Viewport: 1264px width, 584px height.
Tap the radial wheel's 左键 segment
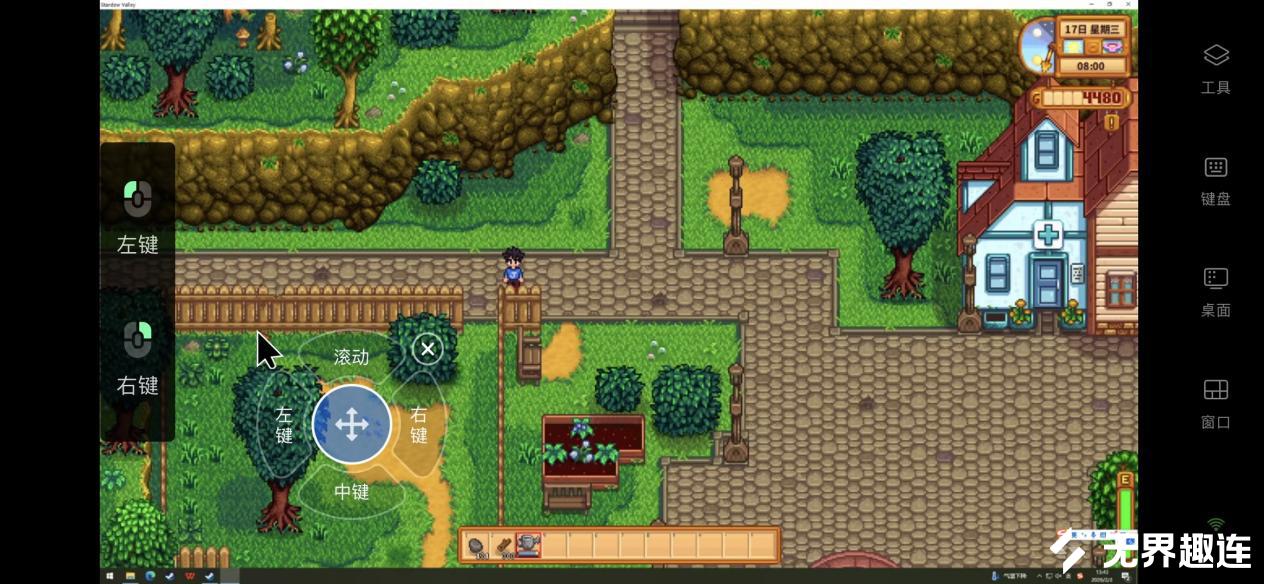tap(284, 424)
